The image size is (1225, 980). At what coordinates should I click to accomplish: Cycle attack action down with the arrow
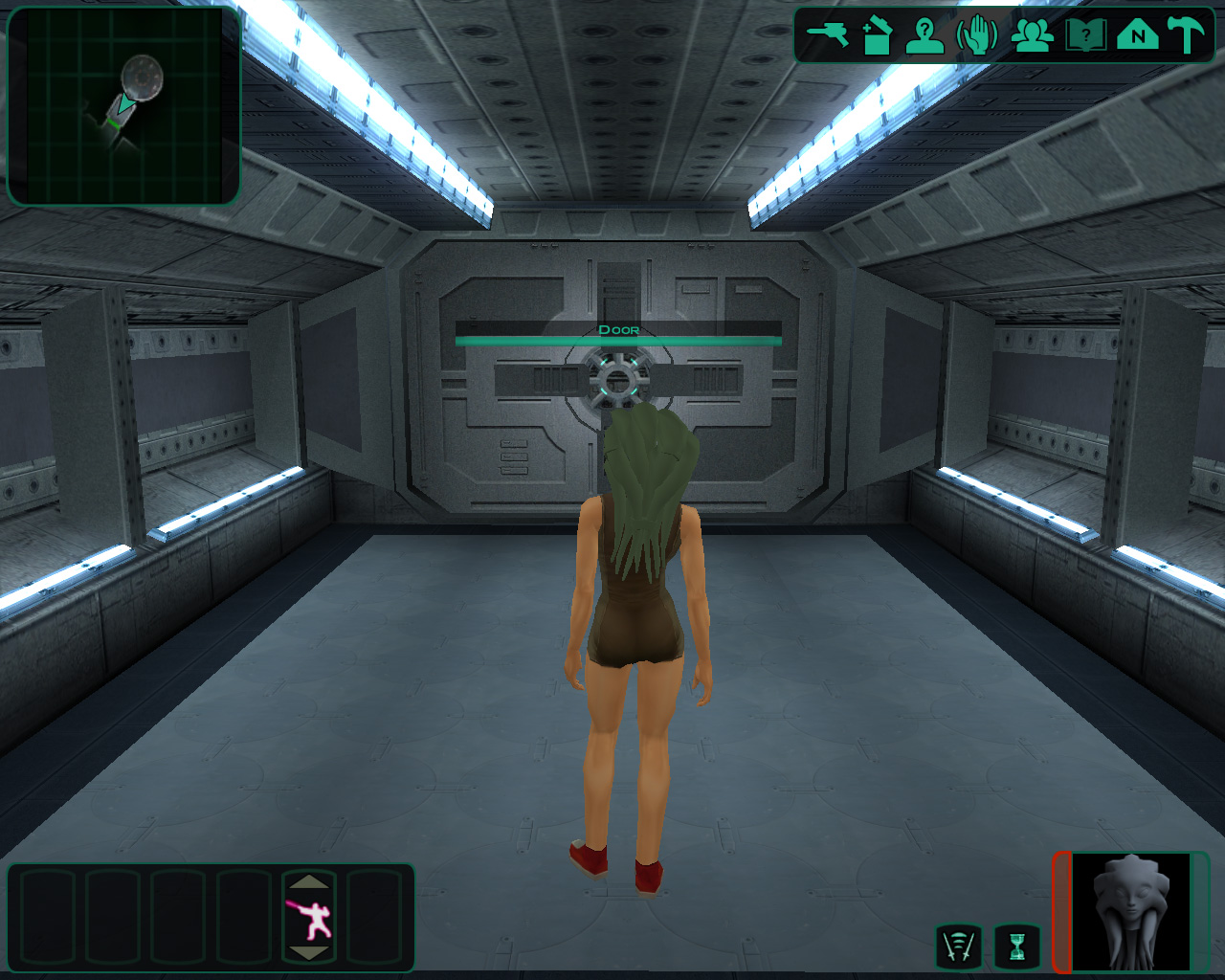308,953
